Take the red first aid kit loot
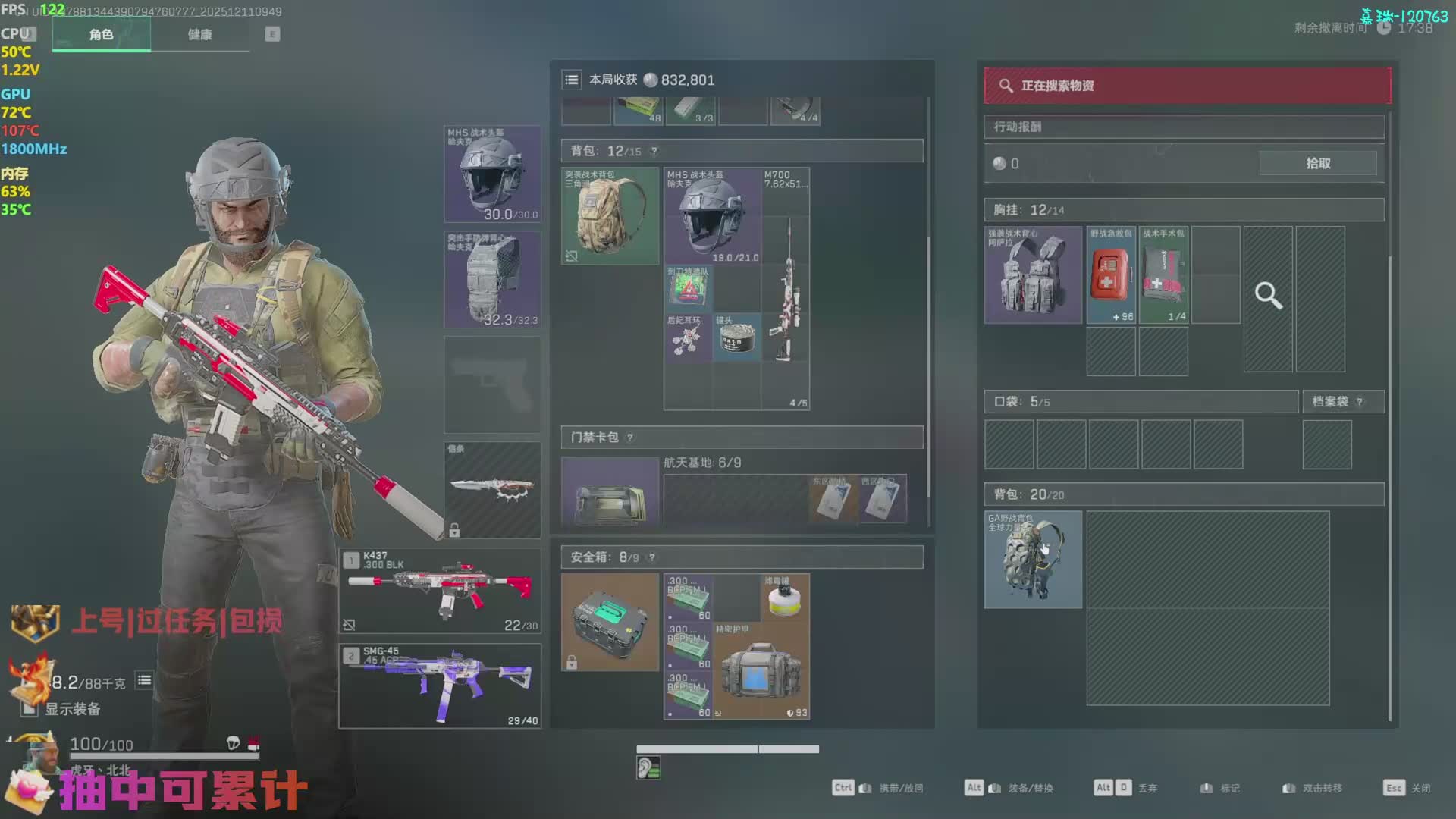1456x819 pixels. (1112, 275)
